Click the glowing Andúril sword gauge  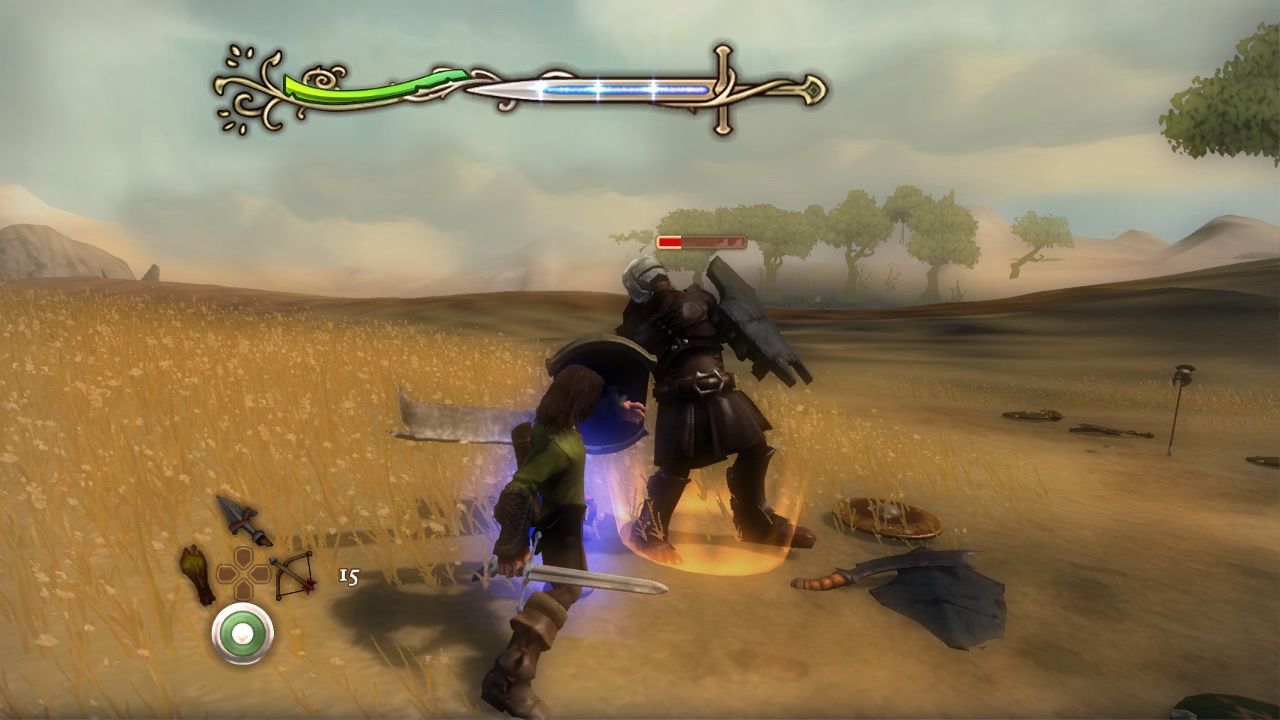click(x=630, y=90)
